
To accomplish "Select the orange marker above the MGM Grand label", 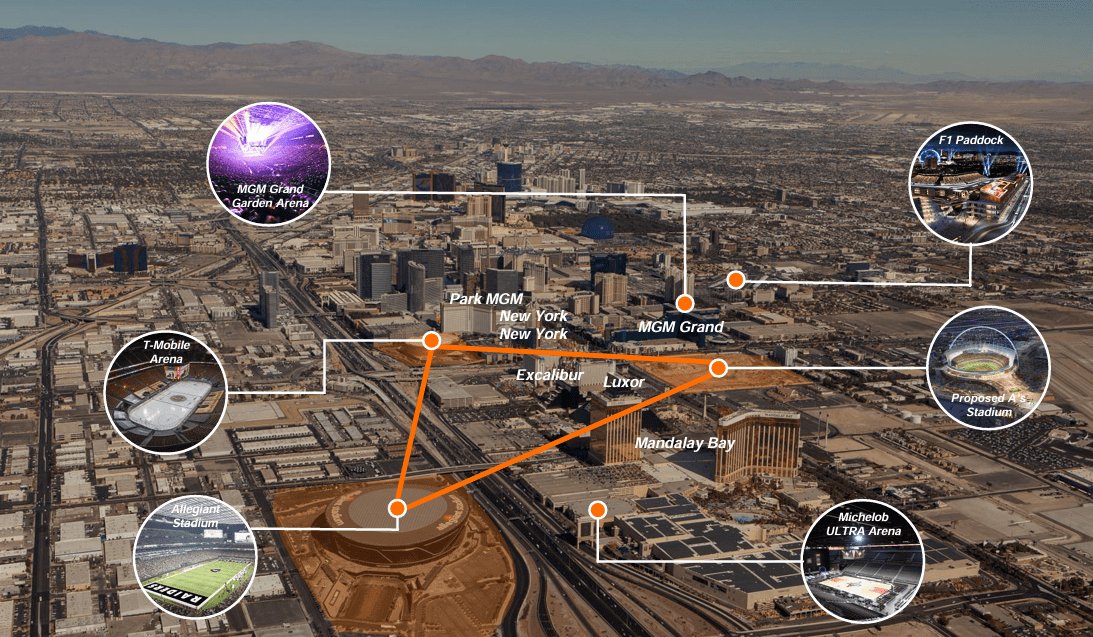I will click(684, 303).
